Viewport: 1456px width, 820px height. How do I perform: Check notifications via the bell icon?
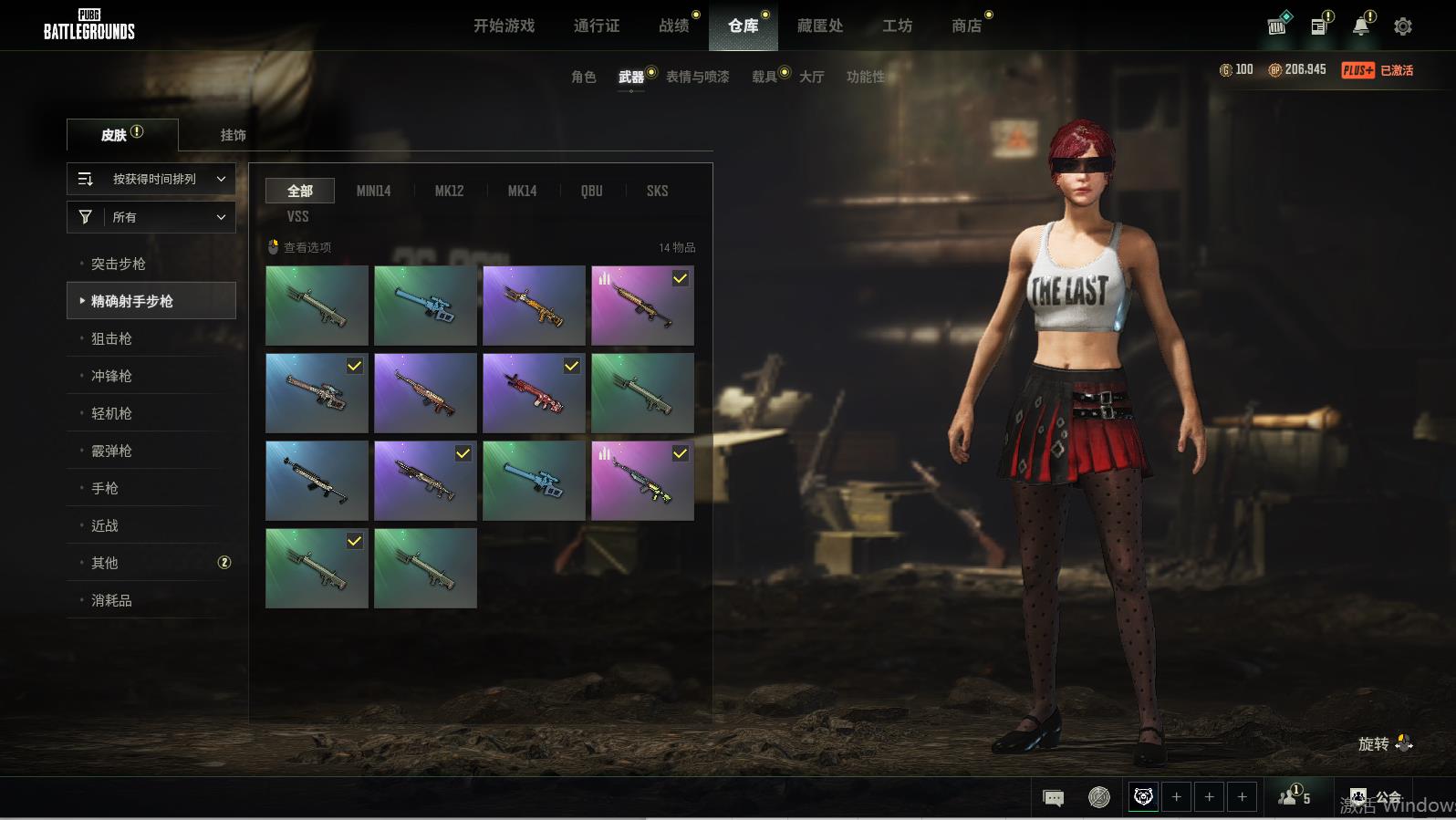click(x=1361, y=26)
